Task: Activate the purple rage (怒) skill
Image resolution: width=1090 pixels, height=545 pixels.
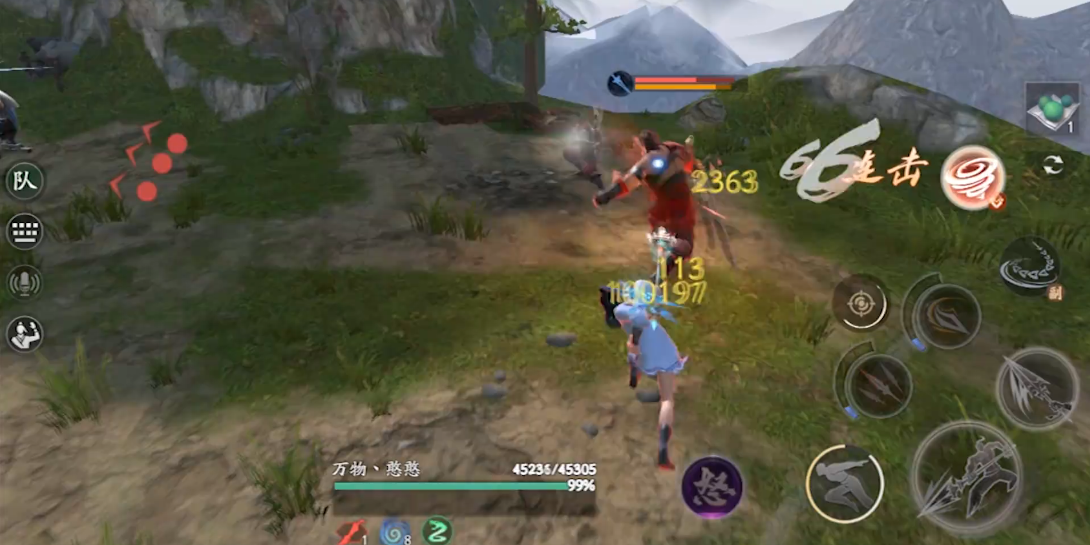Action: pyautogui.click(x=712, y=487)
